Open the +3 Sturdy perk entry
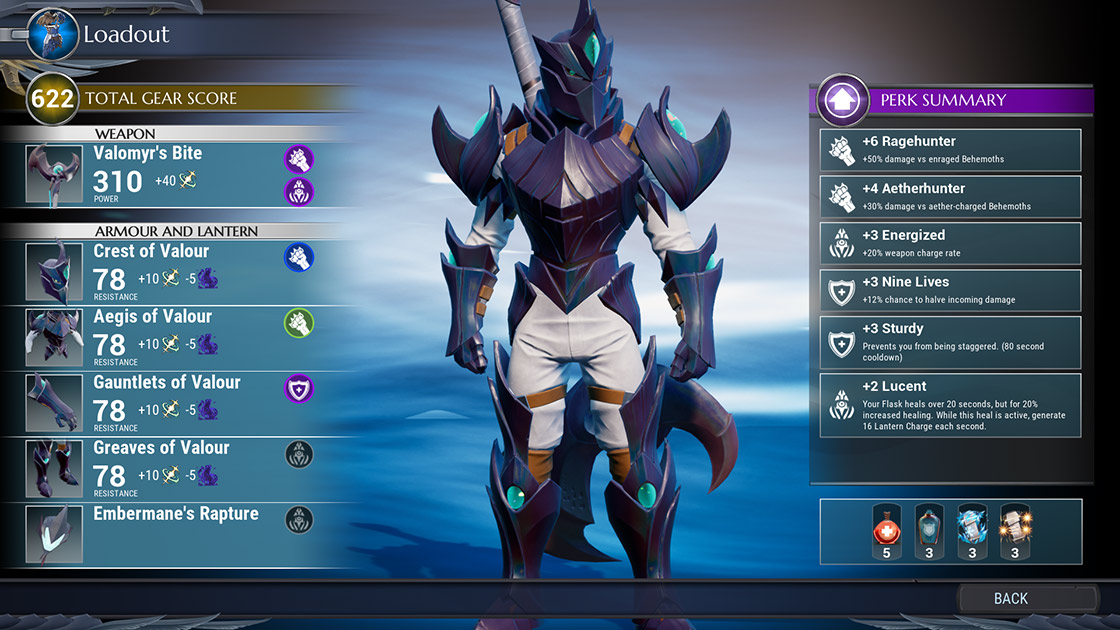 [x=950, y=341]
